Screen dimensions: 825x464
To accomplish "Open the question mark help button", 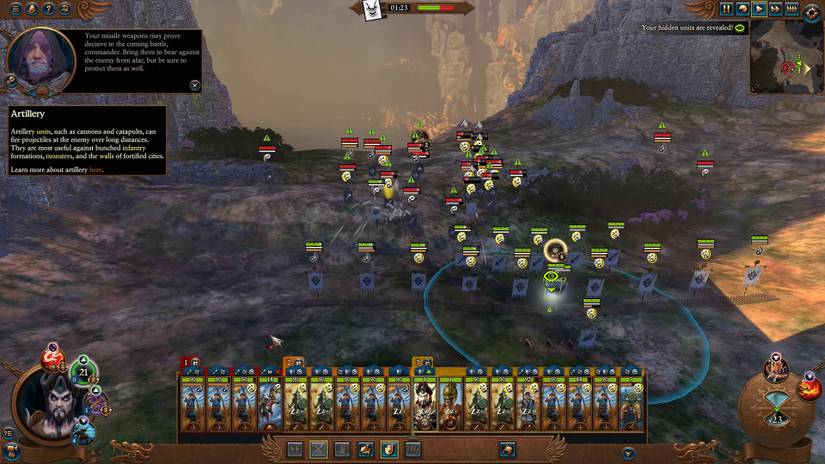I will tap(48, 9).
